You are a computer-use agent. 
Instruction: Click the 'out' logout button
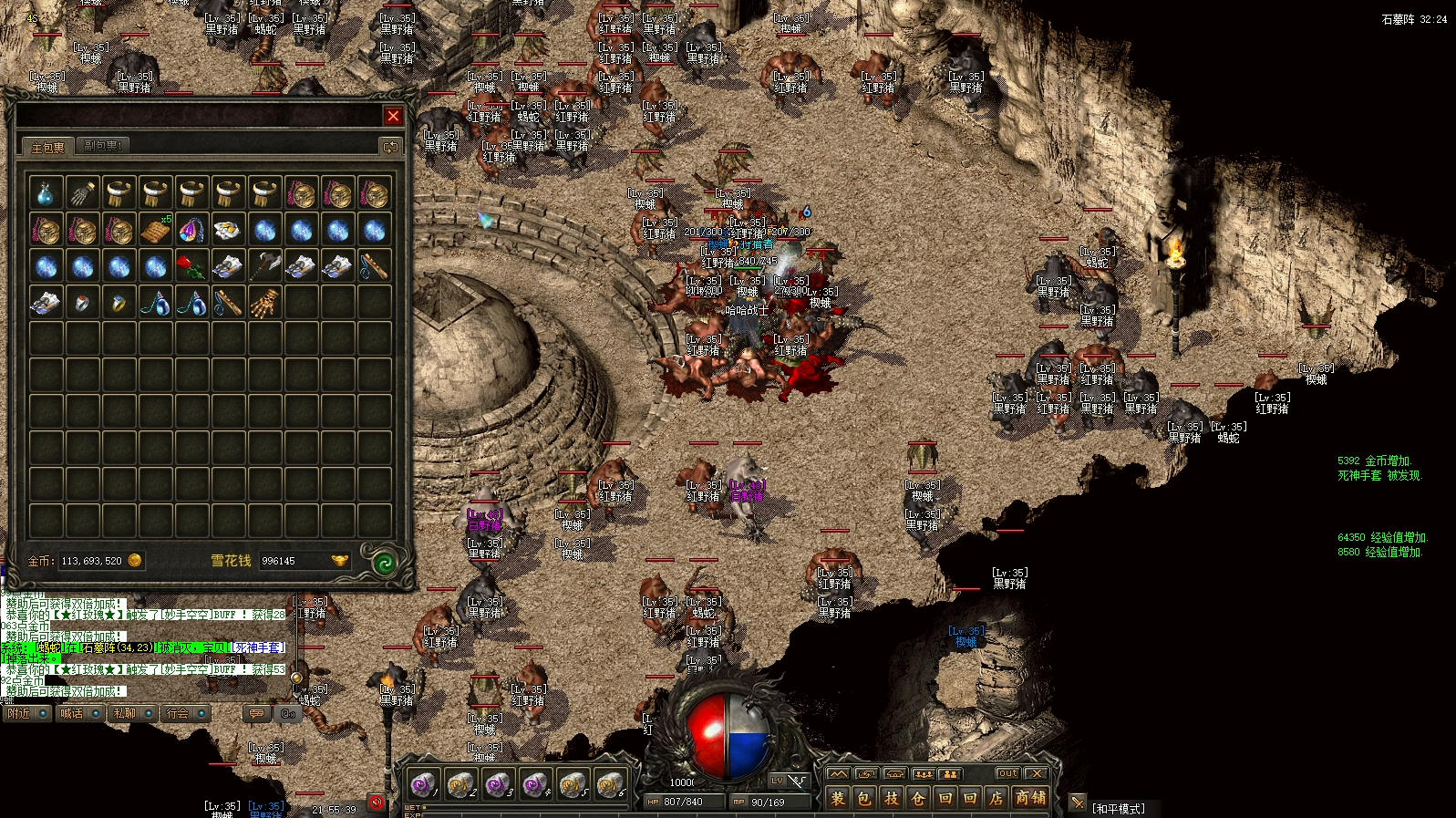(1007, 773)
